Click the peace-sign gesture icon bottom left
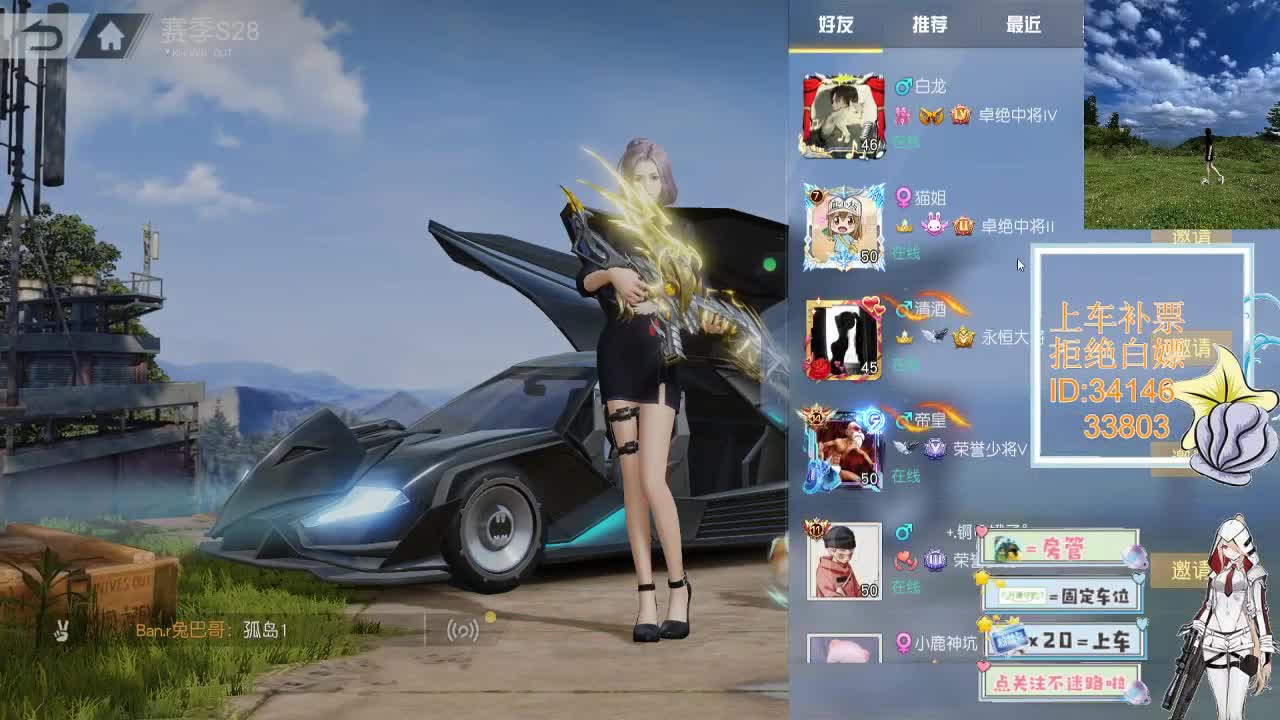This screenshot has width=1280, height=720. click(63, 629)
